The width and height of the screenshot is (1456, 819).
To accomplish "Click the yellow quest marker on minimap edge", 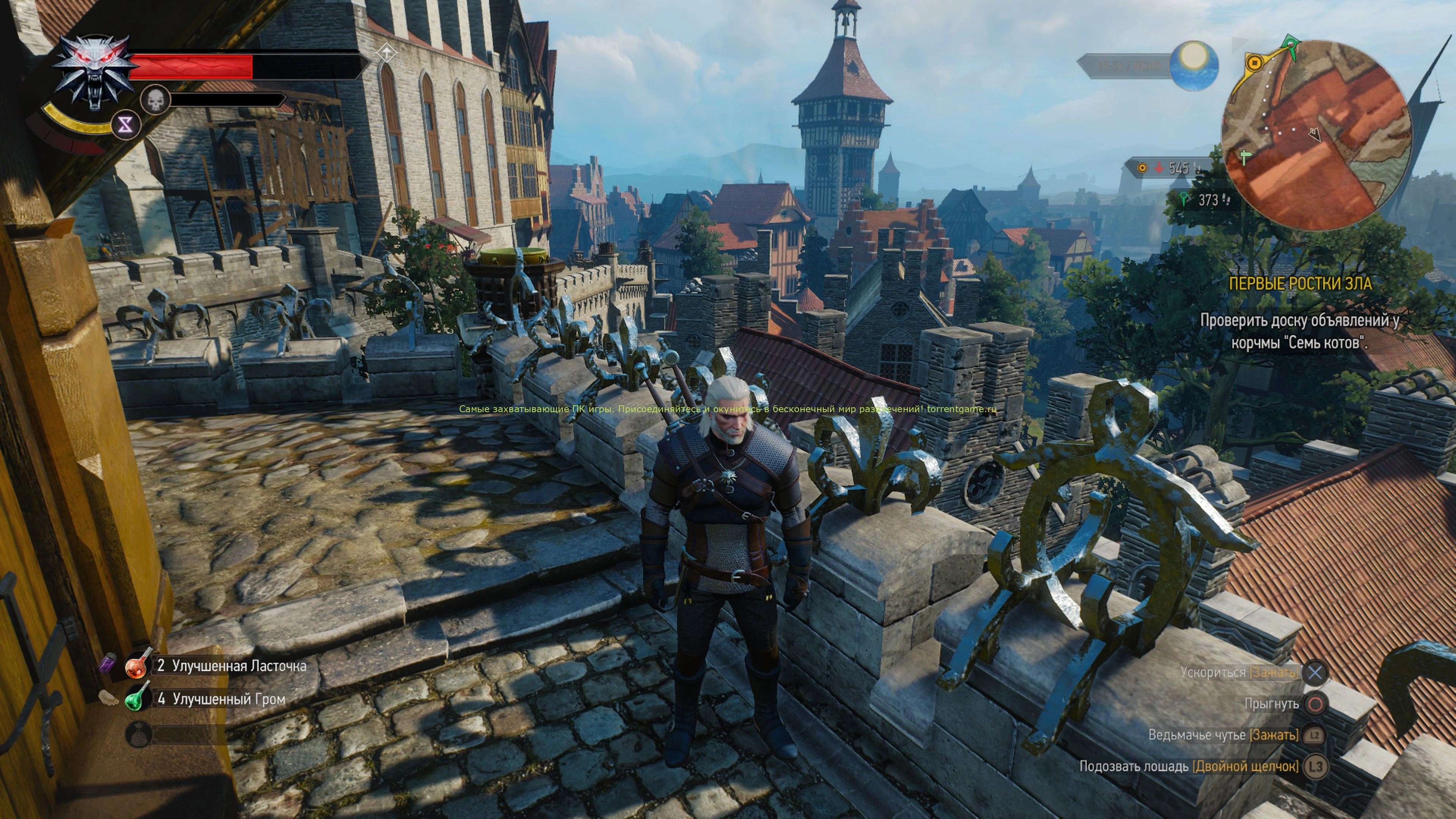I will (1254, 62).
